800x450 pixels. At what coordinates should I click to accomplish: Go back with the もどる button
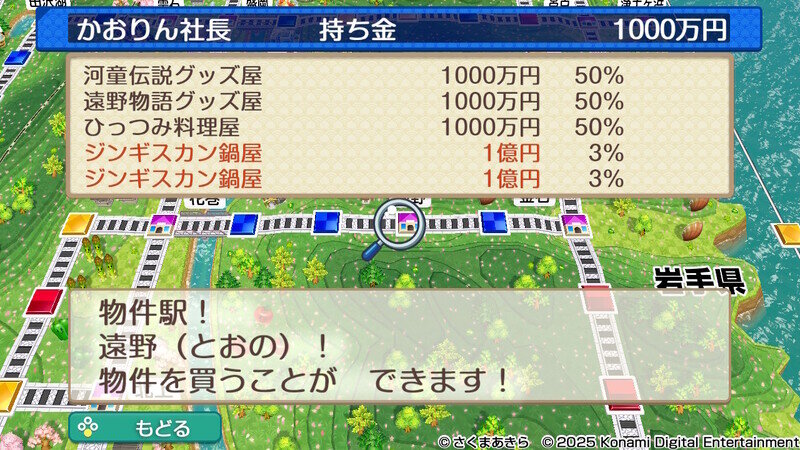pyautogui.click(x=145, y=427)
